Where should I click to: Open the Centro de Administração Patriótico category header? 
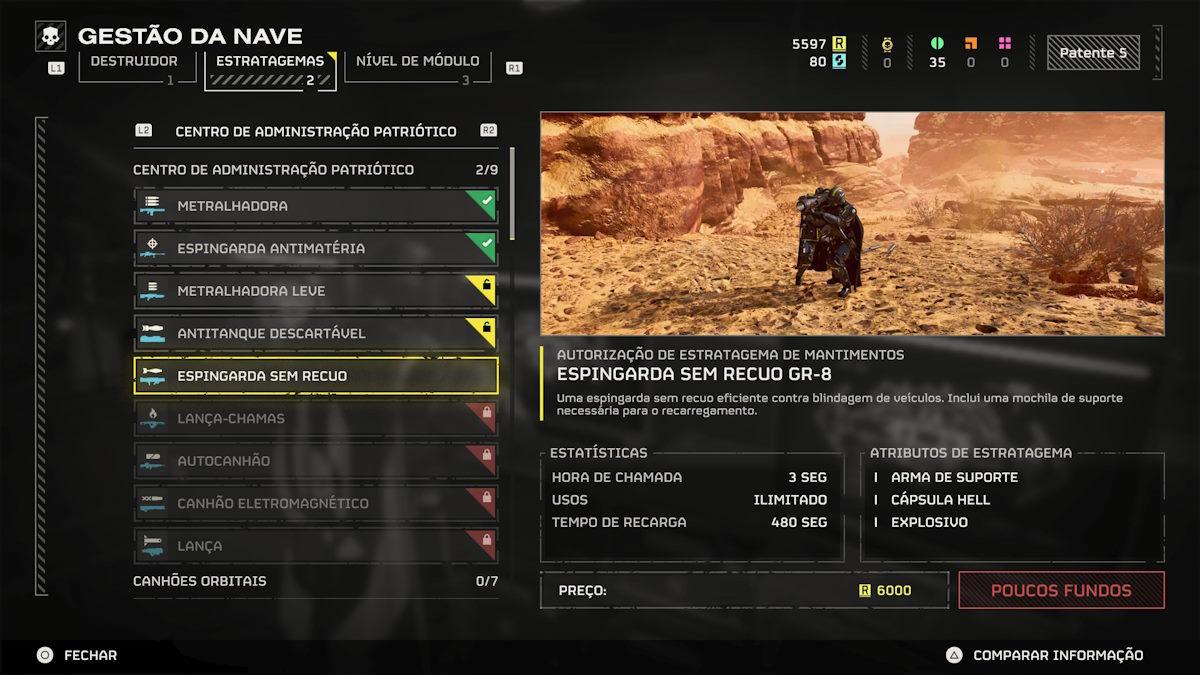point(315,170)
